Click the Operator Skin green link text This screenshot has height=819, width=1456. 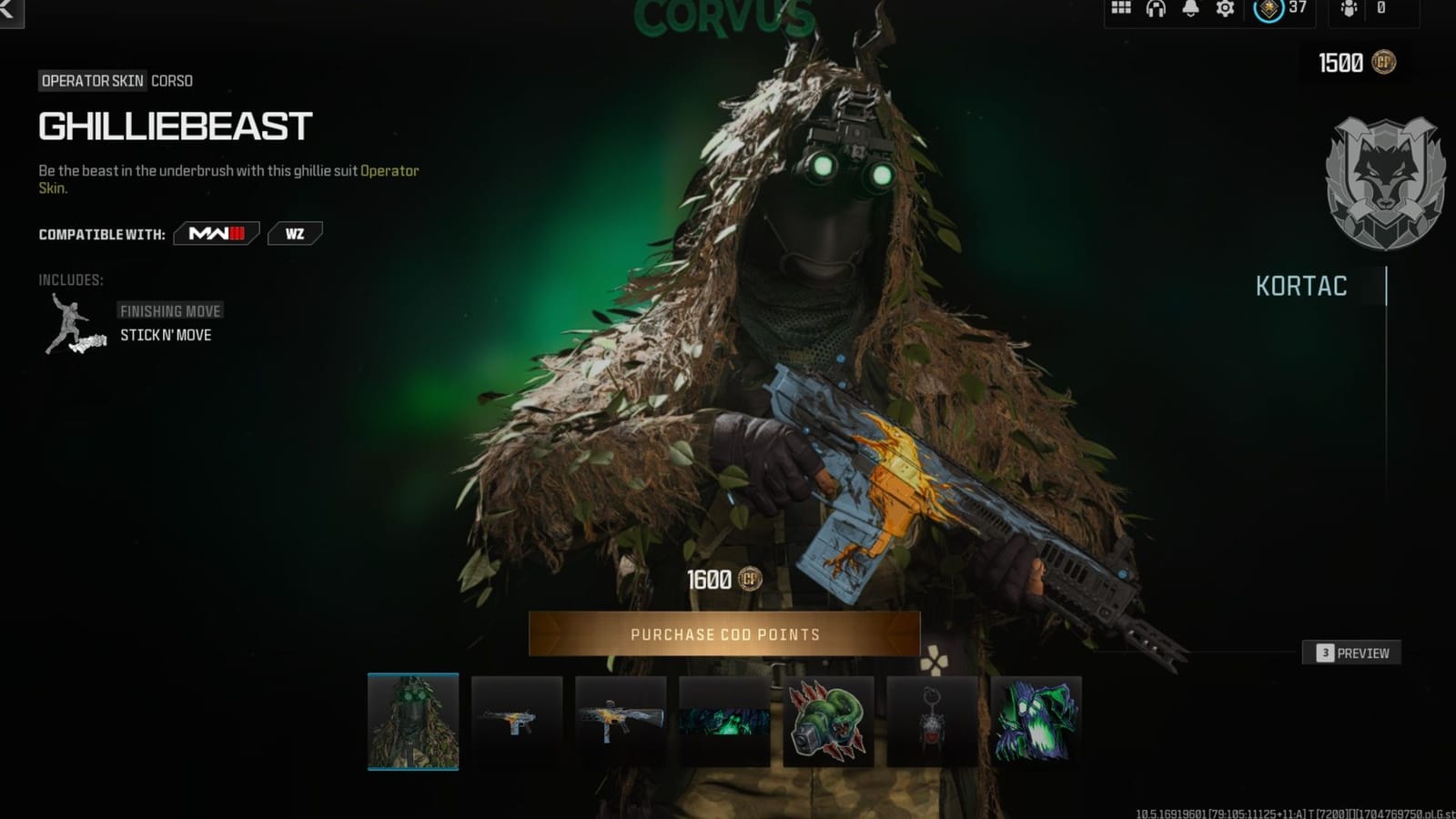(x=389, y=170)
